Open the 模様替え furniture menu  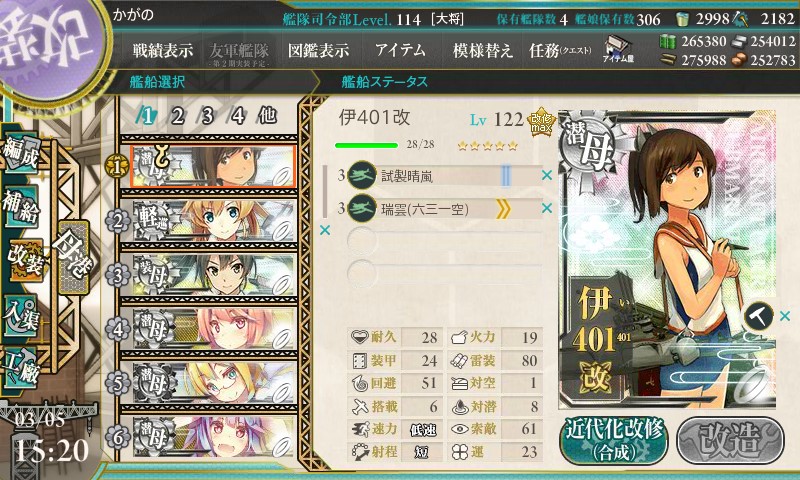click(x=482, y=50)
